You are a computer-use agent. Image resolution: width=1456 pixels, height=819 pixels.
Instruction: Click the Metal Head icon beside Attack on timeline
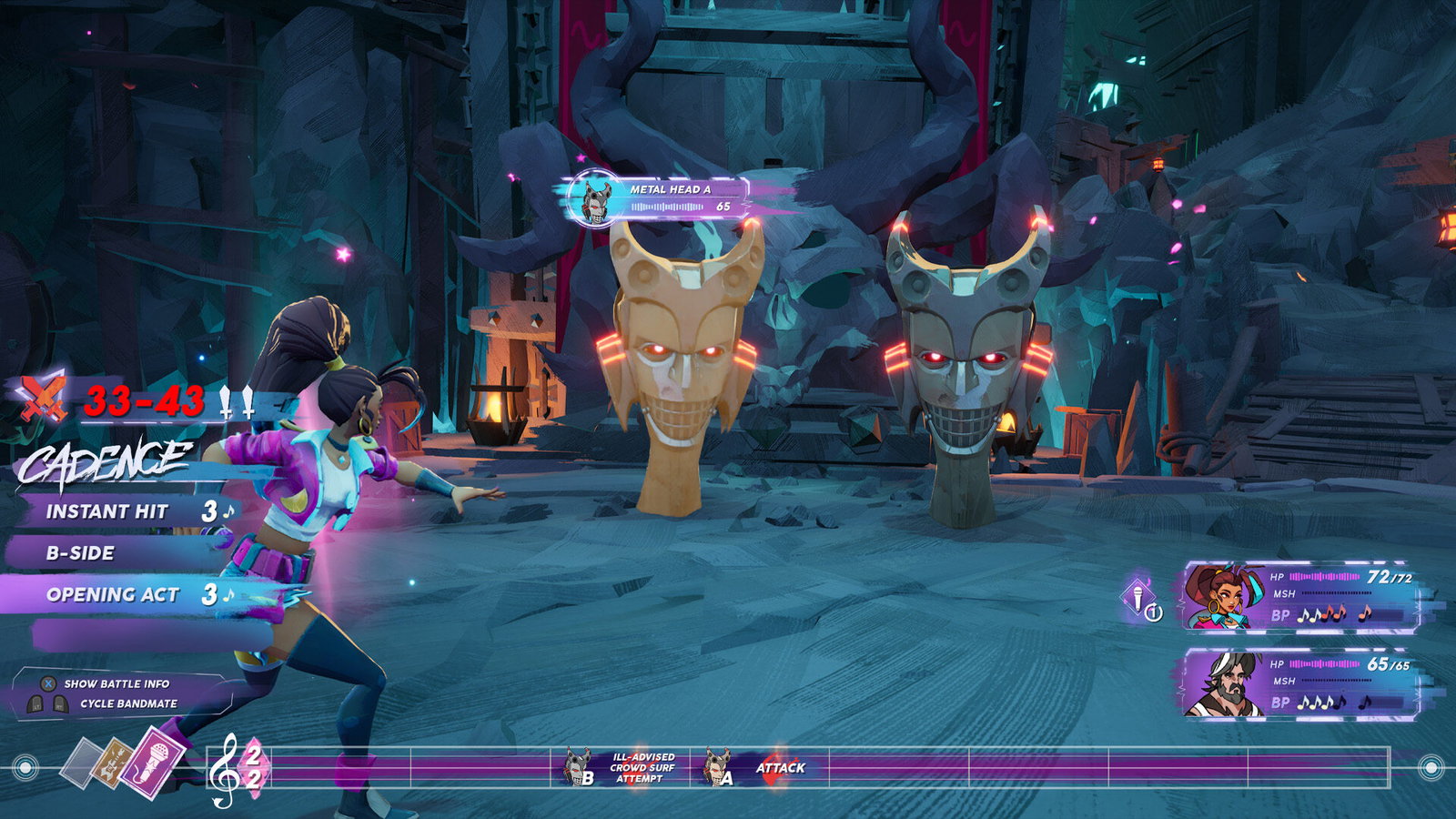[x=716, y=767]
